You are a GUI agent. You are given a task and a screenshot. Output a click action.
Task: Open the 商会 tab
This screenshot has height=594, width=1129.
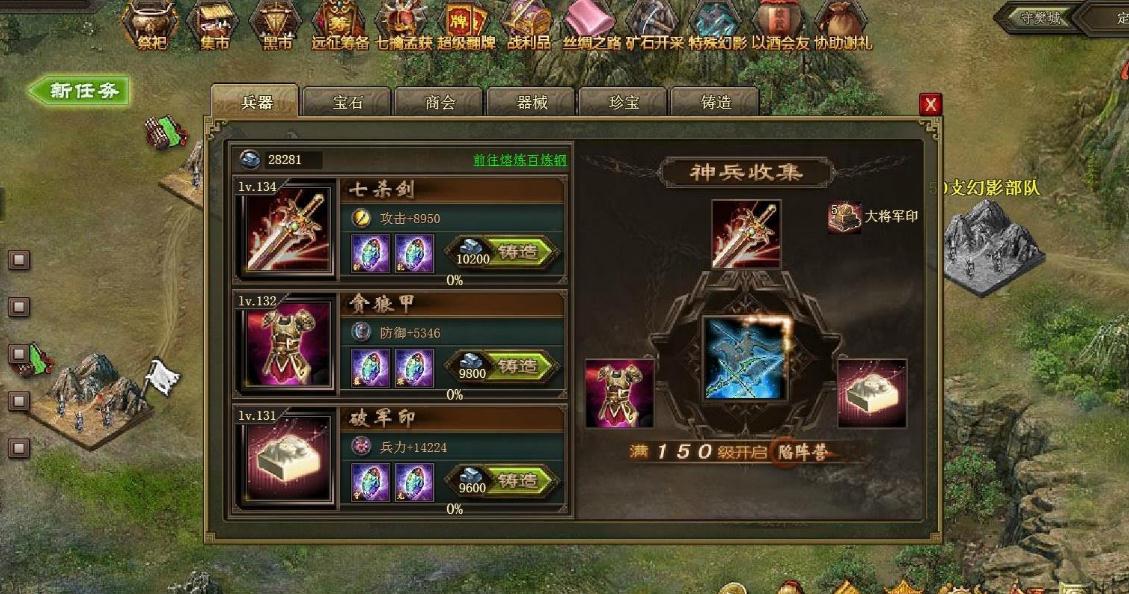coord(439,102)
